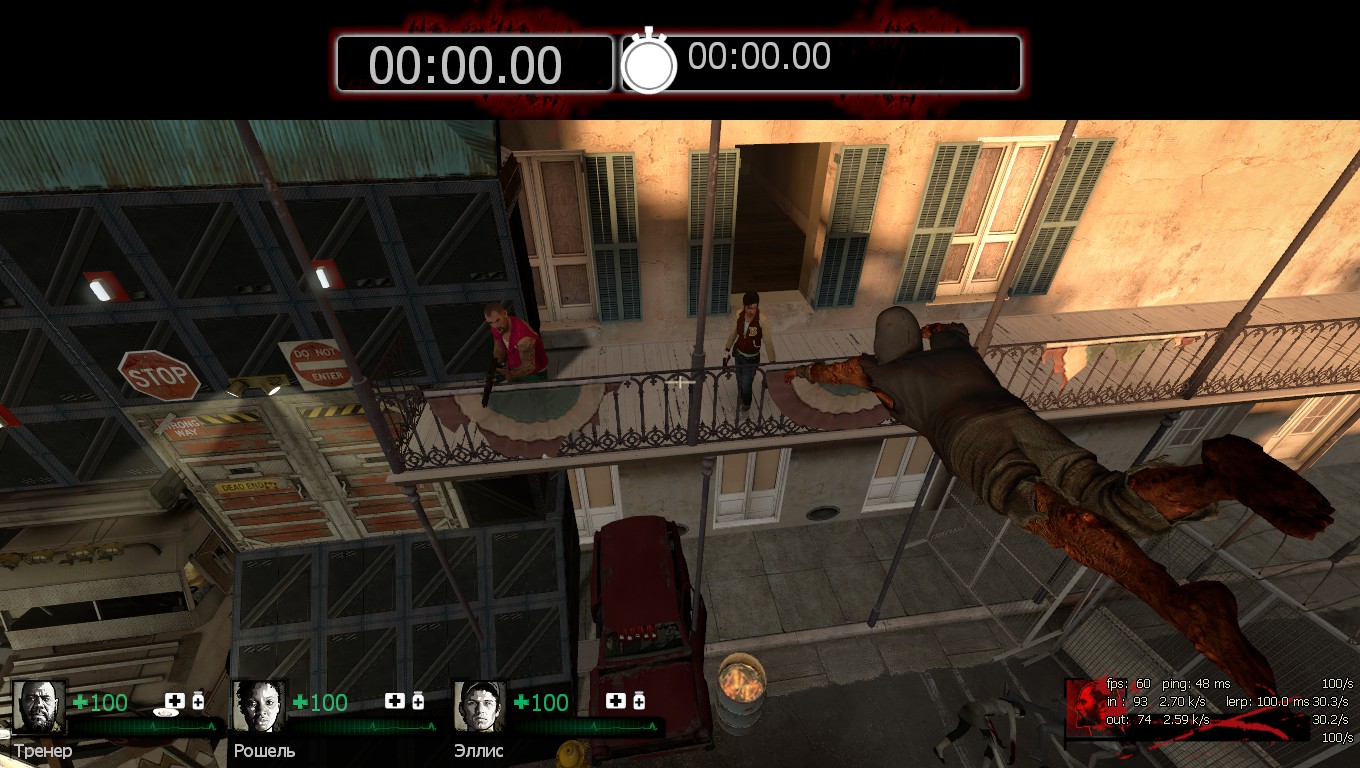Viewport: 1360px width, 768px height.
Task: Click the red infected player portrait
Action: tap(1085, 707)
